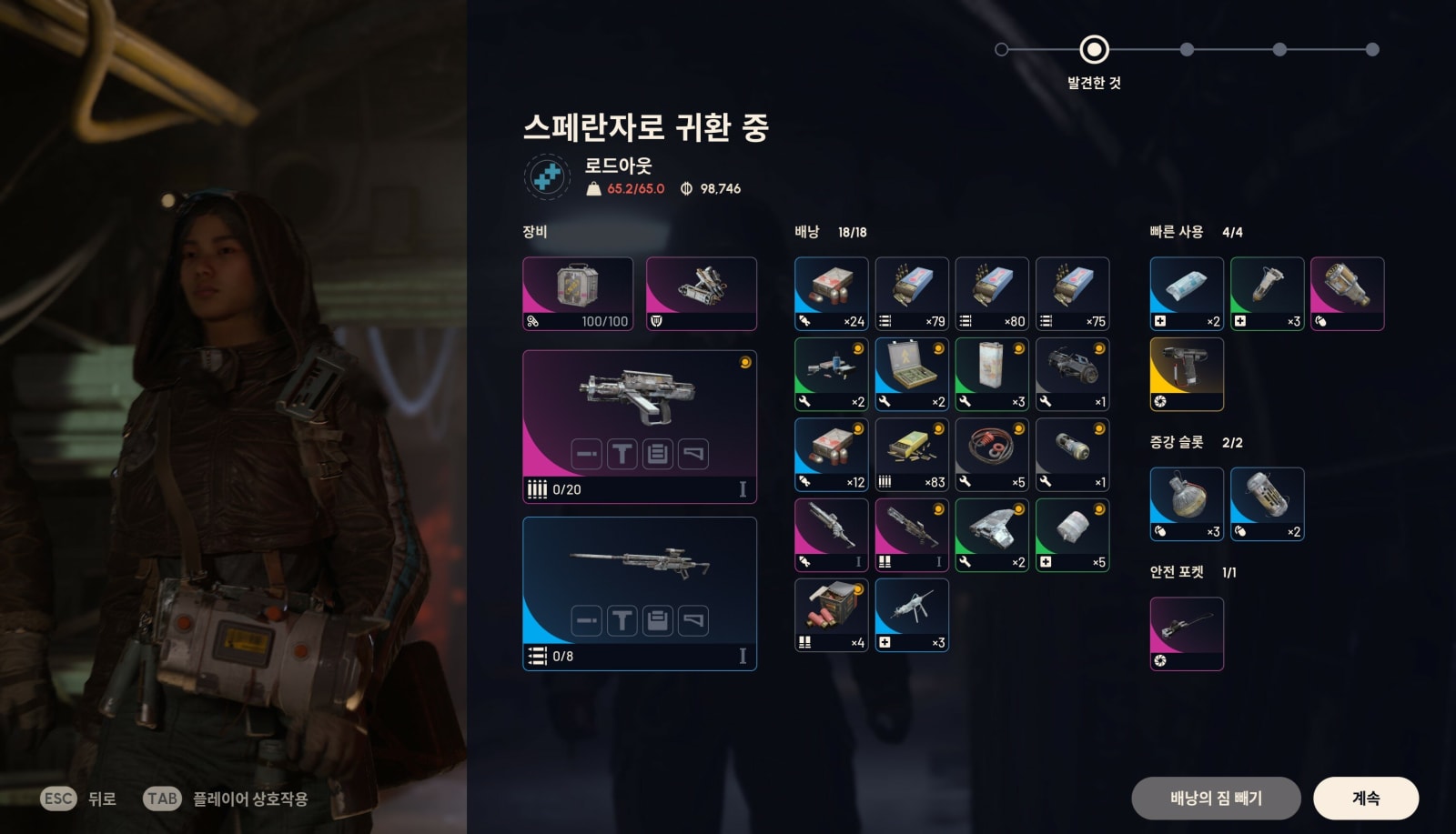Select the primary weapon with 0/20 ammo
1456x834 pixels.
point(639,426)
